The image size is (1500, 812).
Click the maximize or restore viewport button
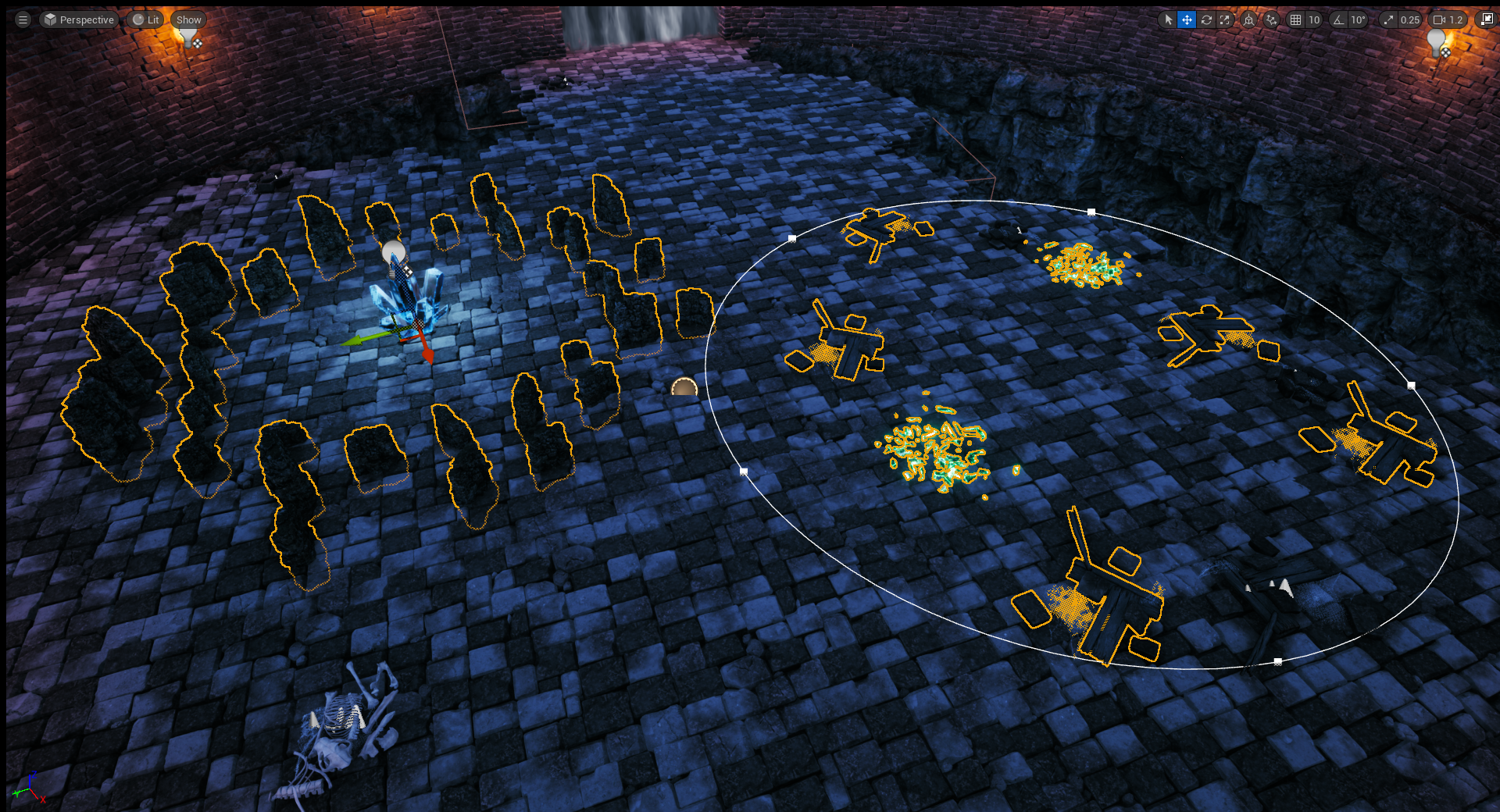click(x=1487, y=20)
